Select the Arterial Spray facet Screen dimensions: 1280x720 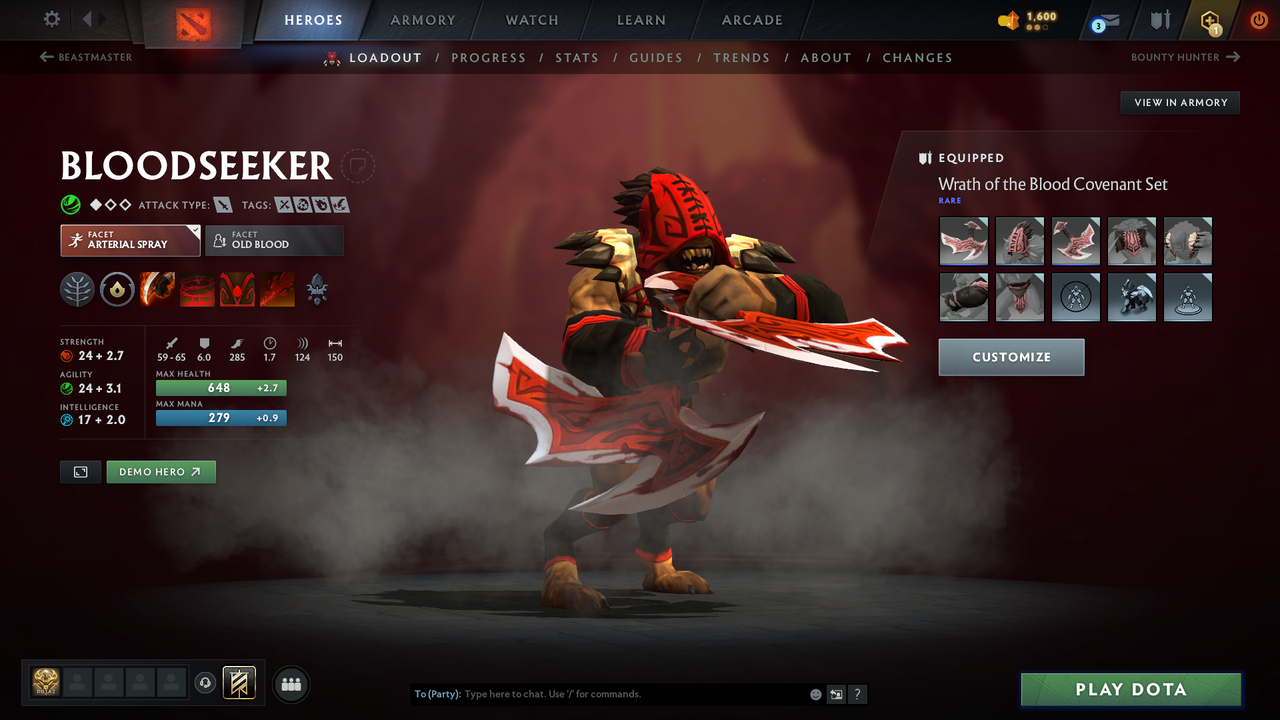click(x=130, y=240)
